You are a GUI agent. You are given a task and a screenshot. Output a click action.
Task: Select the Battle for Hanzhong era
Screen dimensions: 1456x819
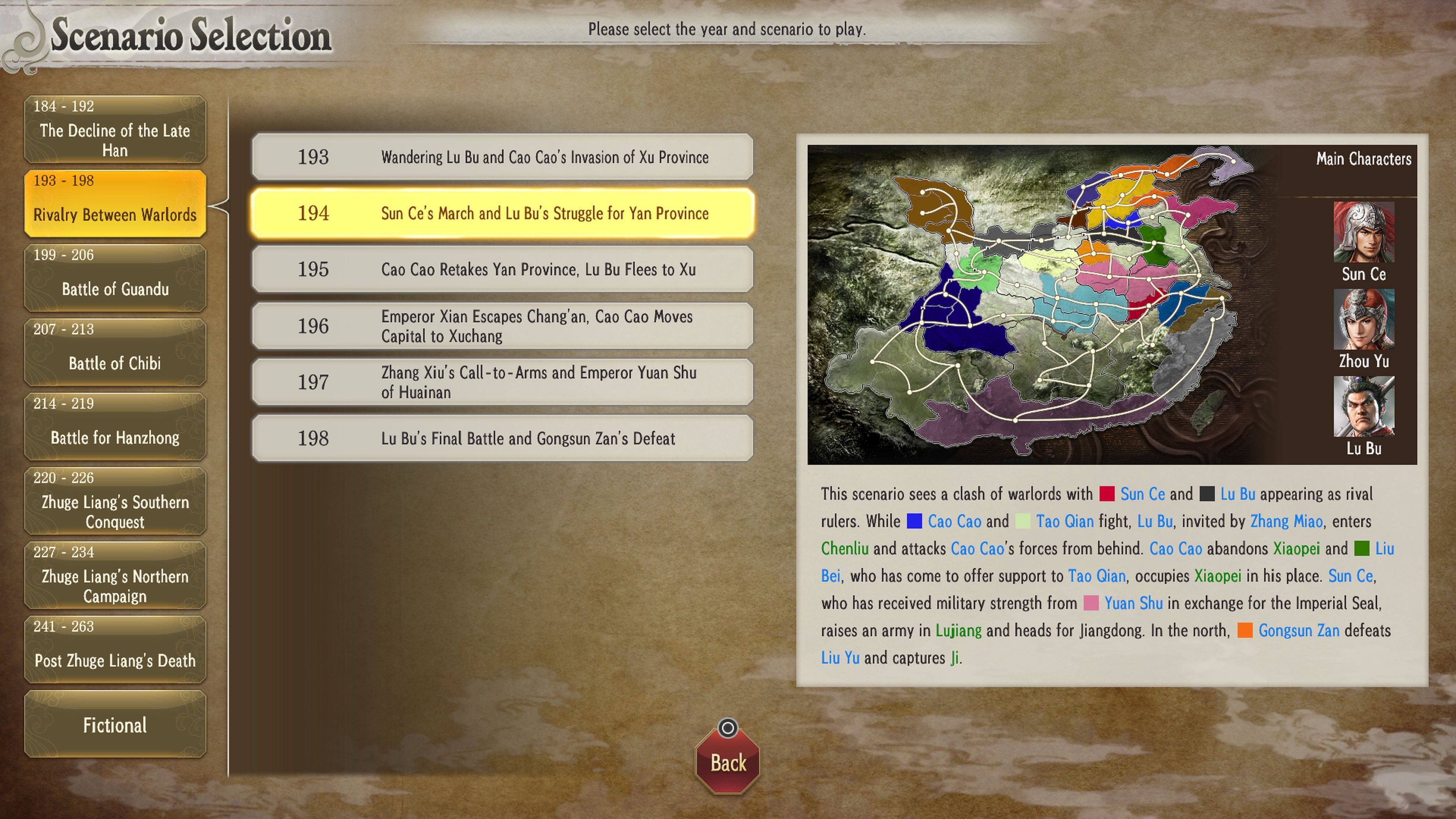[115, 427]
